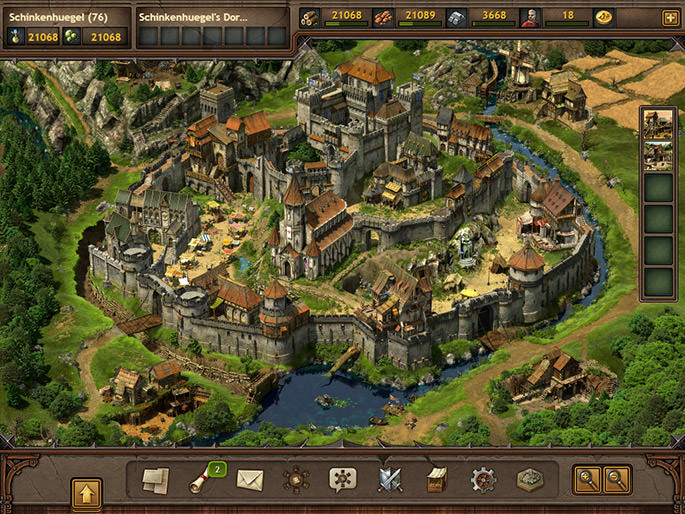The width and height of the screenshot is (685, 514).
Task: Select the gold coin premium icon
Action: point(604,17)
